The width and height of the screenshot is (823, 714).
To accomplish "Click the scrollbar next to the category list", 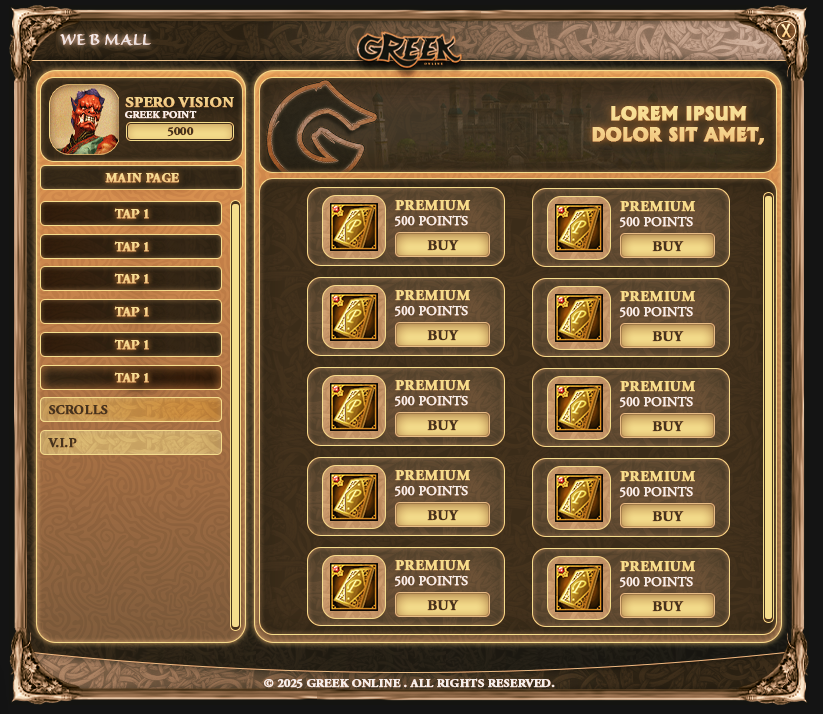I will [236, 415].
